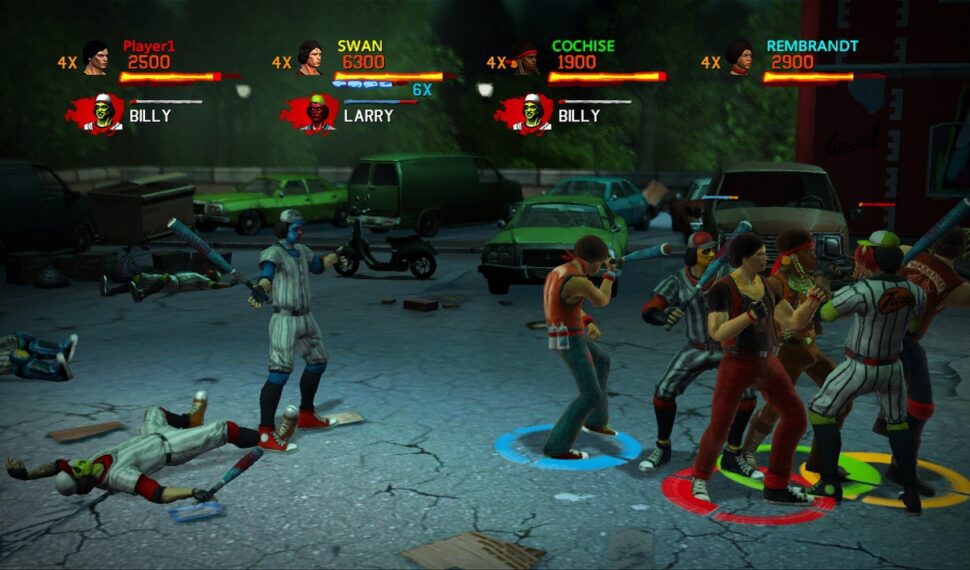
Task: Click Rembrandt's player portrait
Action: tap(739, 58)
